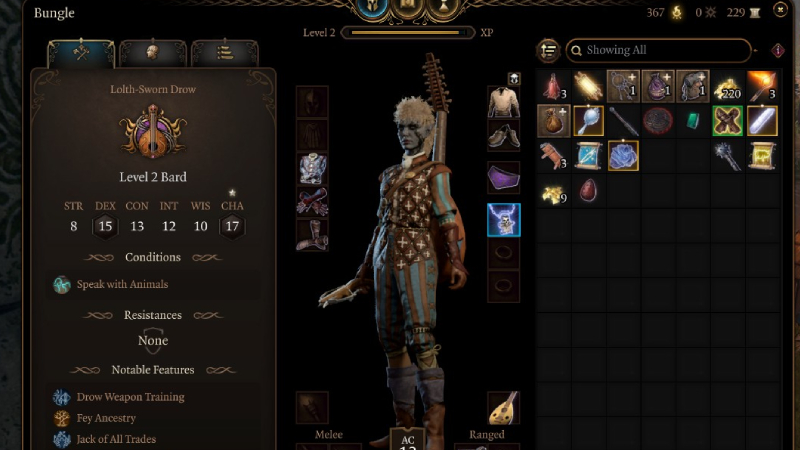Switch to the character head tab
This screenshot has height=450, width=800.
pos(153,52)
